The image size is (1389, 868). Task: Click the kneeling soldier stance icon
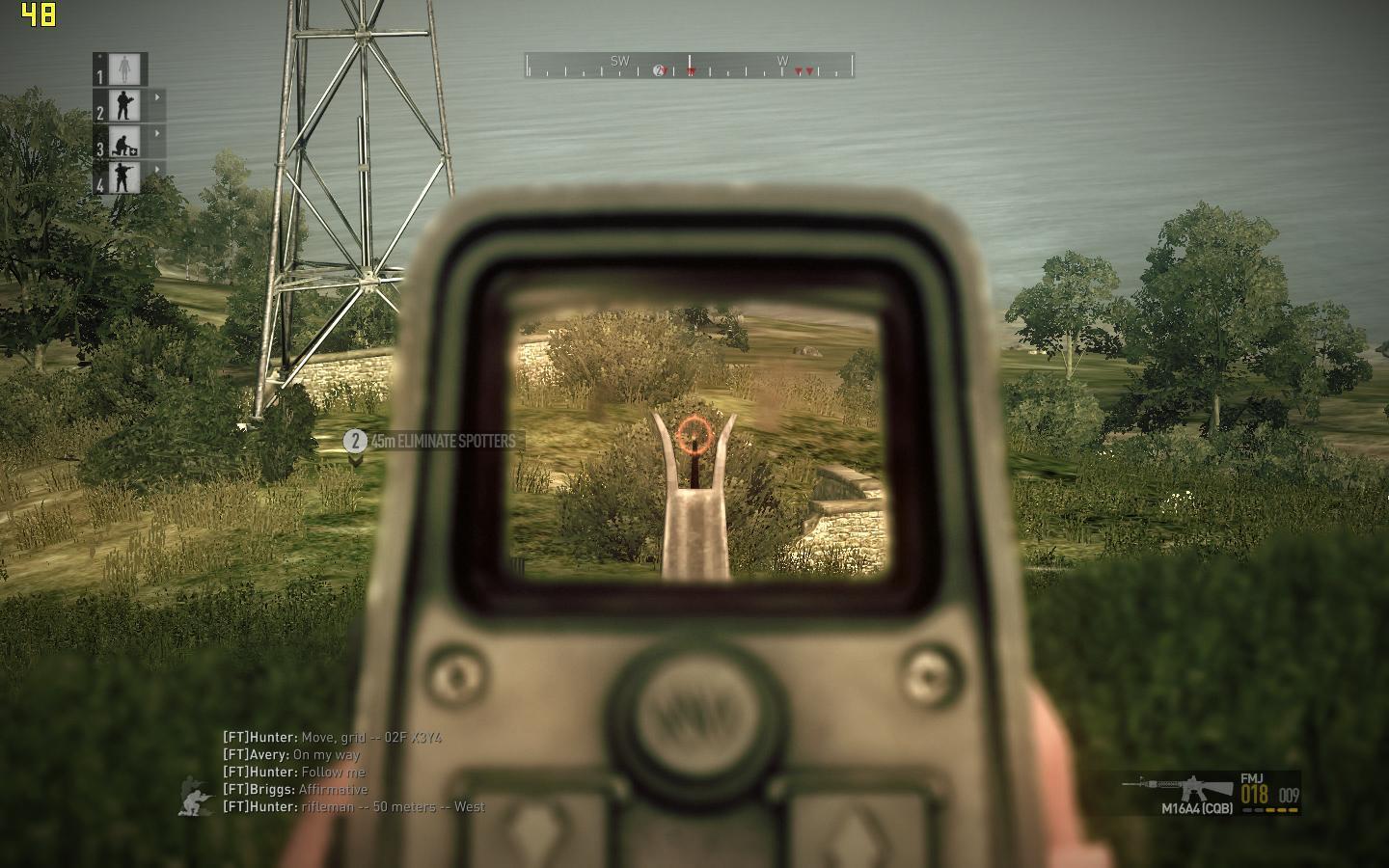tap(196, 797)
